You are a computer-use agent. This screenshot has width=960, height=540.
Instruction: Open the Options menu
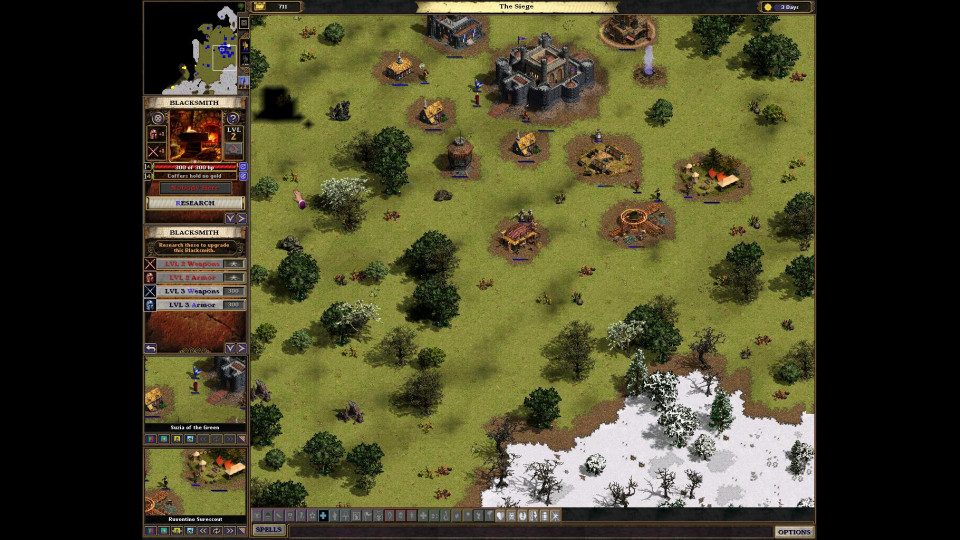pos(794,531)
